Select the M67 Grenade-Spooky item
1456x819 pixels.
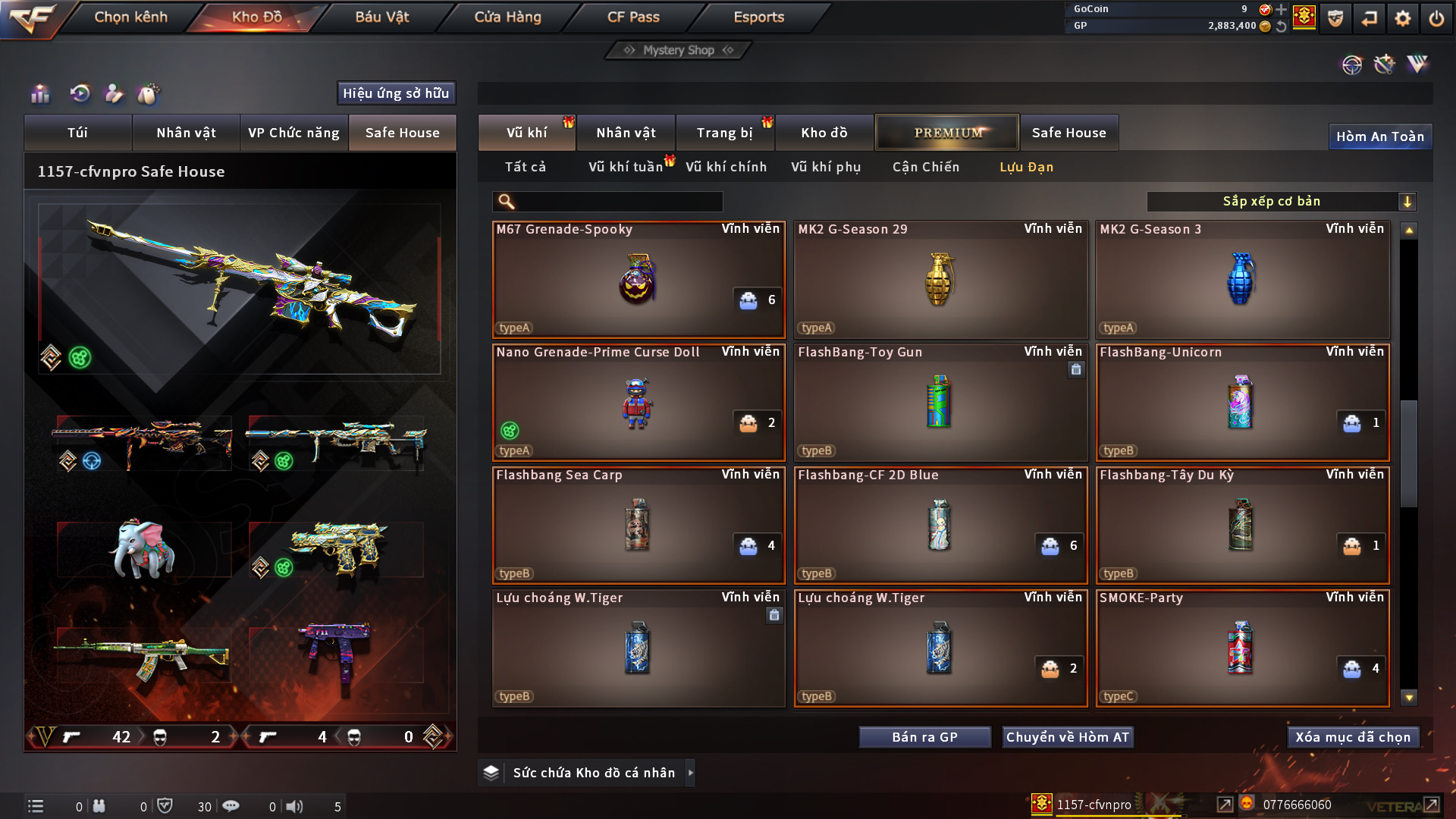pos(639,280)
